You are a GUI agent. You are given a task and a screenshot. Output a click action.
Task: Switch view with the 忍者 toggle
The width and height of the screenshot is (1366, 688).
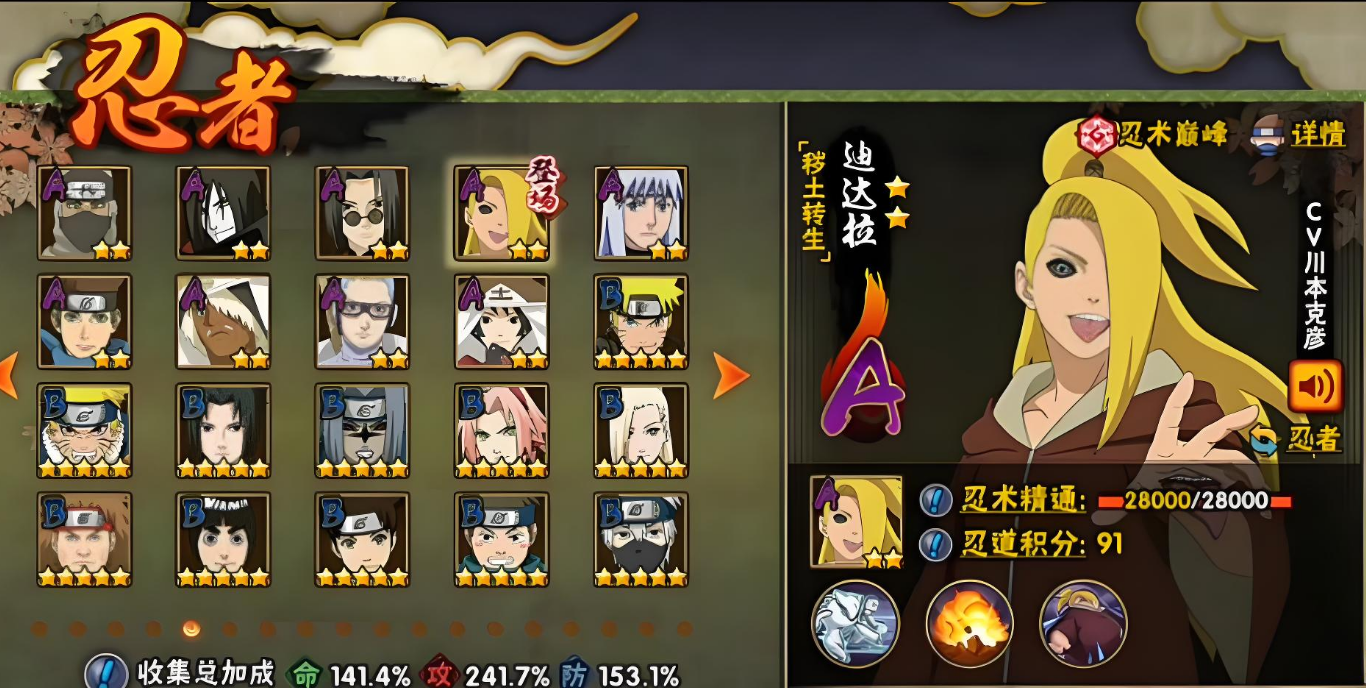coord(1297,439)
